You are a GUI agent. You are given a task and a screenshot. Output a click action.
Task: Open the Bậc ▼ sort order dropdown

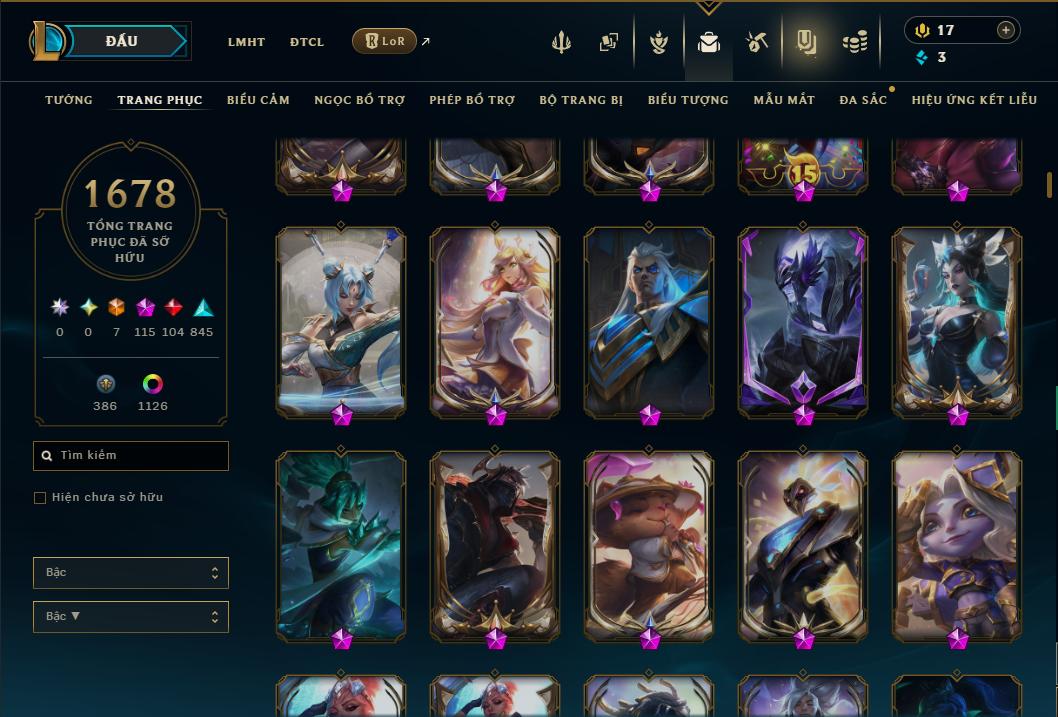pos(131,617)
